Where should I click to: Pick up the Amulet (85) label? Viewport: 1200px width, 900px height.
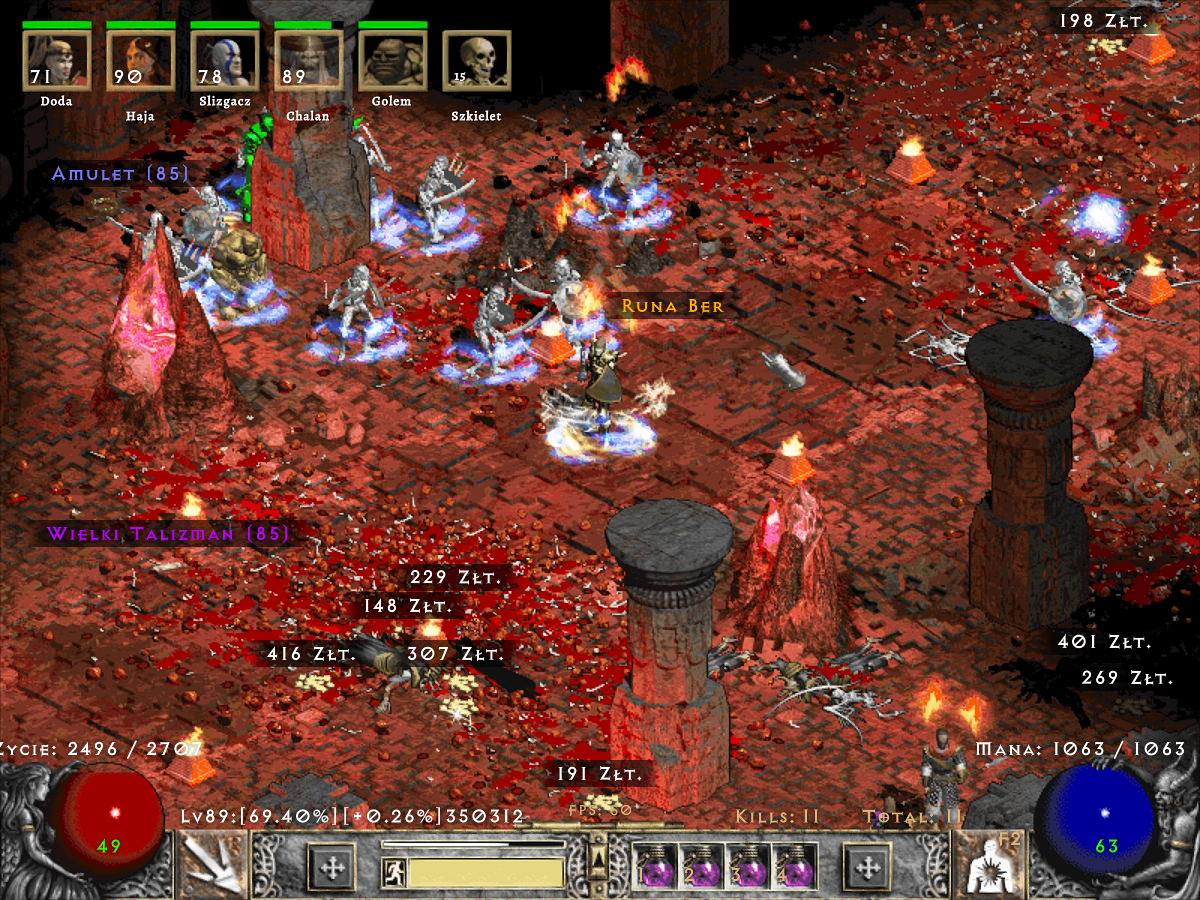(x=121, y=174)
